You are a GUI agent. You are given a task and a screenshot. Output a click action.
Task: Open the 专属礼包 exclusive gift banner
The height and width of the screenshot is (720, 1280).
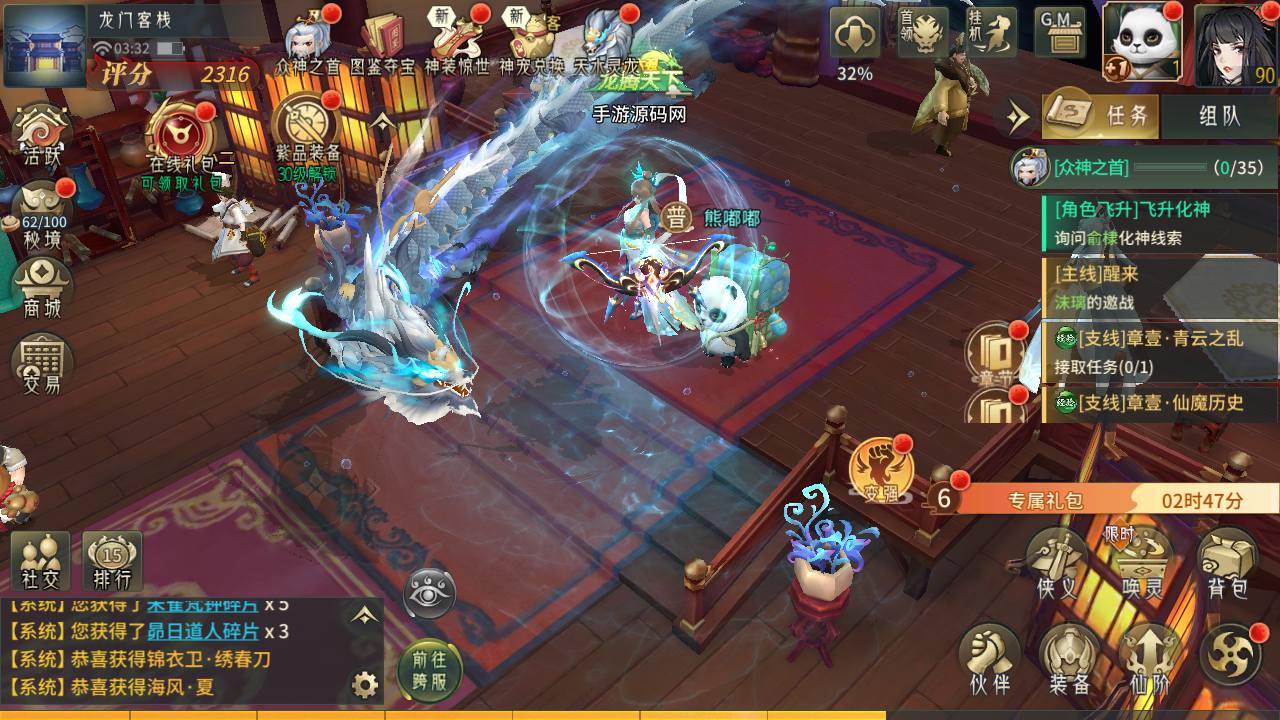1100,499
